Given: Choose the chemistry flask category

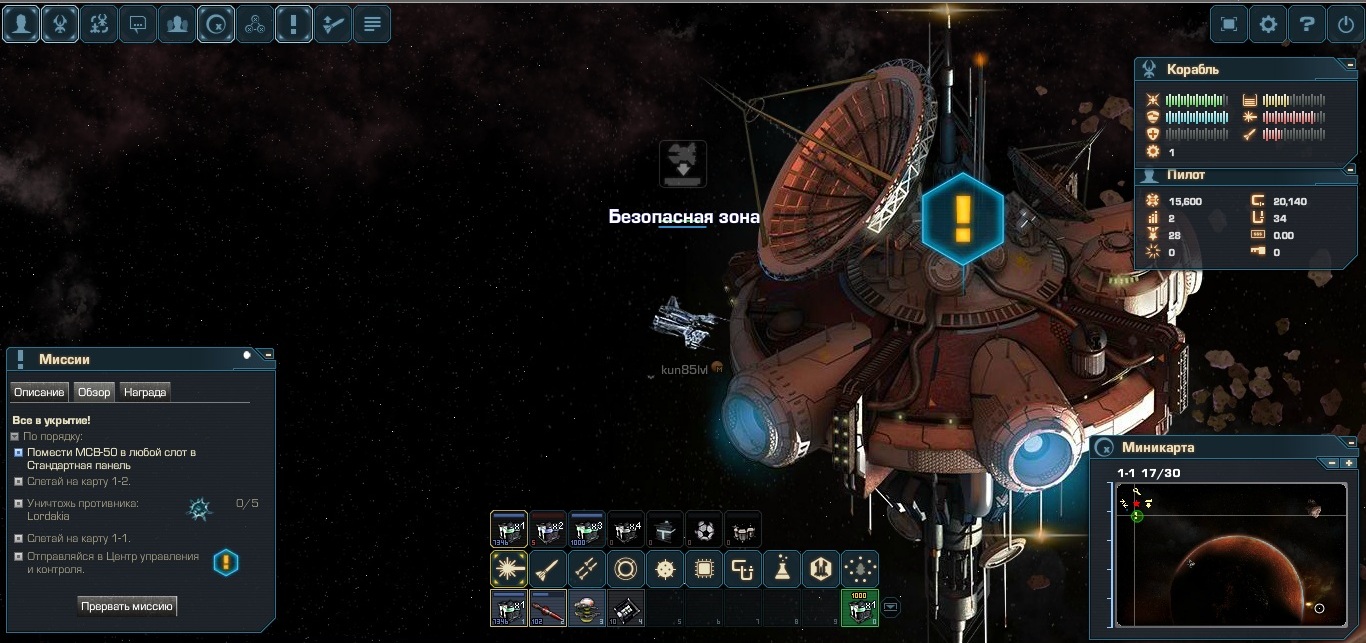Looking at the screenshot, I should 782,569.
